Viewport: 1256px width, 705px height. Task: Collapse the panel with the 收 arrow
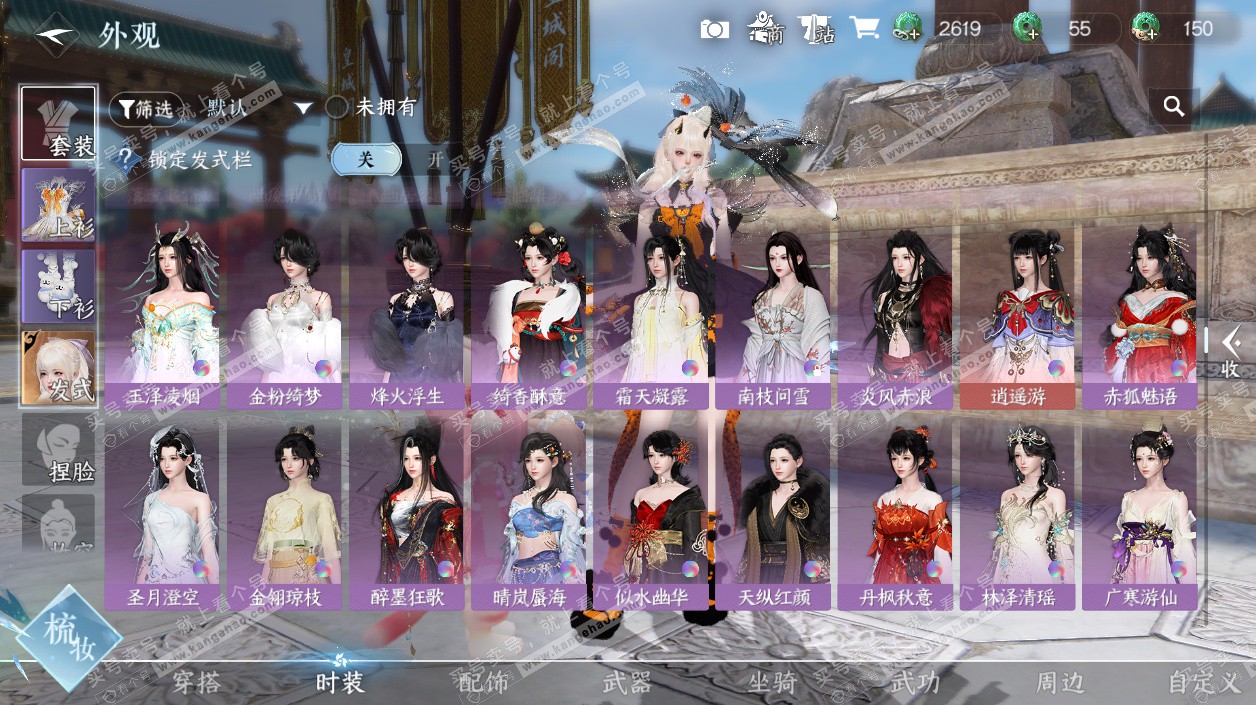tap(1230, 350)
